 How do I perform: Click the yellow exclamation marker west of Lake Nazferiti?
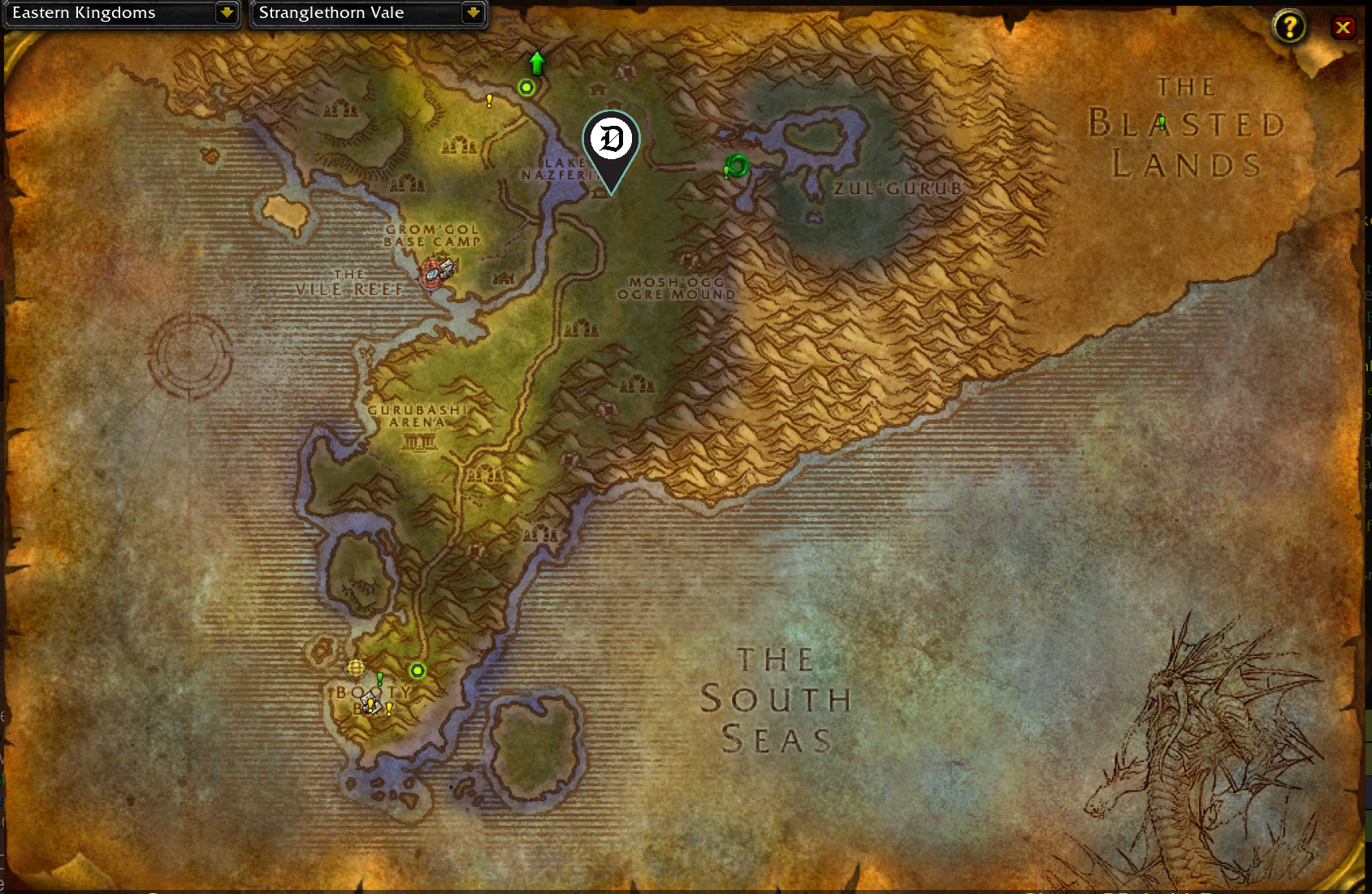pos(488,101)
